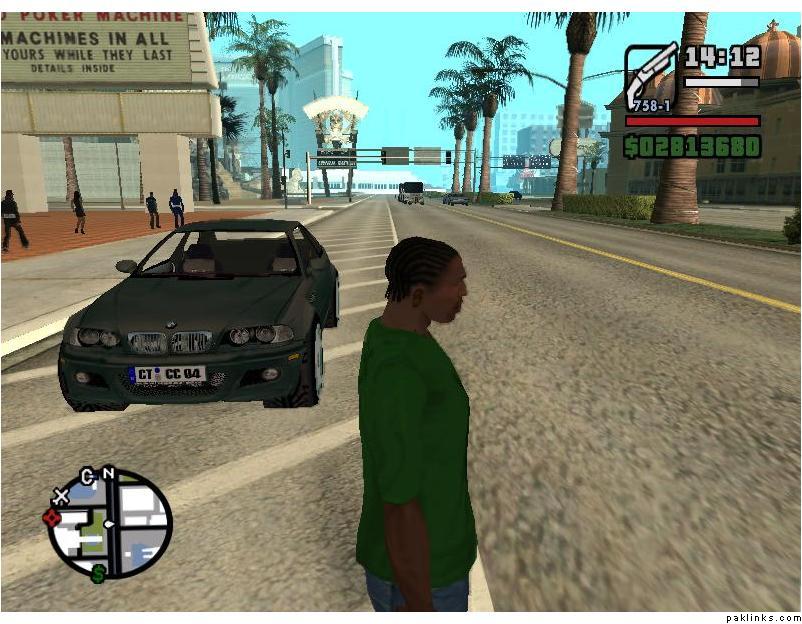Click the white player arrow on the radar
Viewport: 802px width, 624px height.
pyautogui.click(x=108, y=523)
